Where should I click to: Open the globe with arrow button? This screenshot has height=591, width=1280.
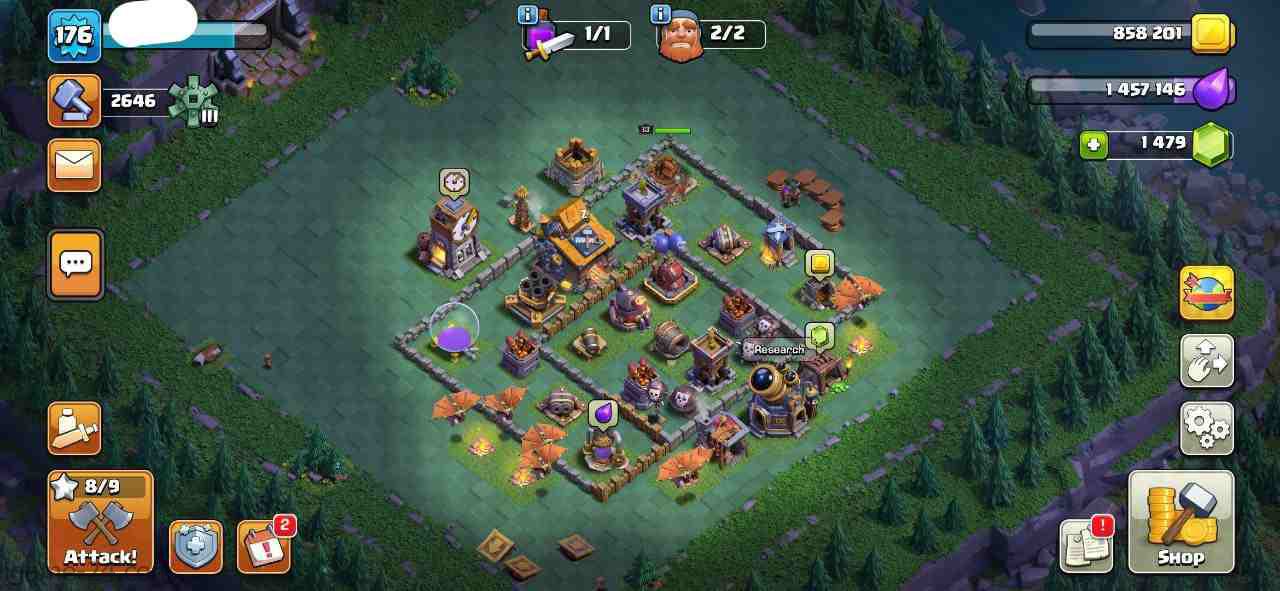pyautogui.click(x=1206, y=293)
